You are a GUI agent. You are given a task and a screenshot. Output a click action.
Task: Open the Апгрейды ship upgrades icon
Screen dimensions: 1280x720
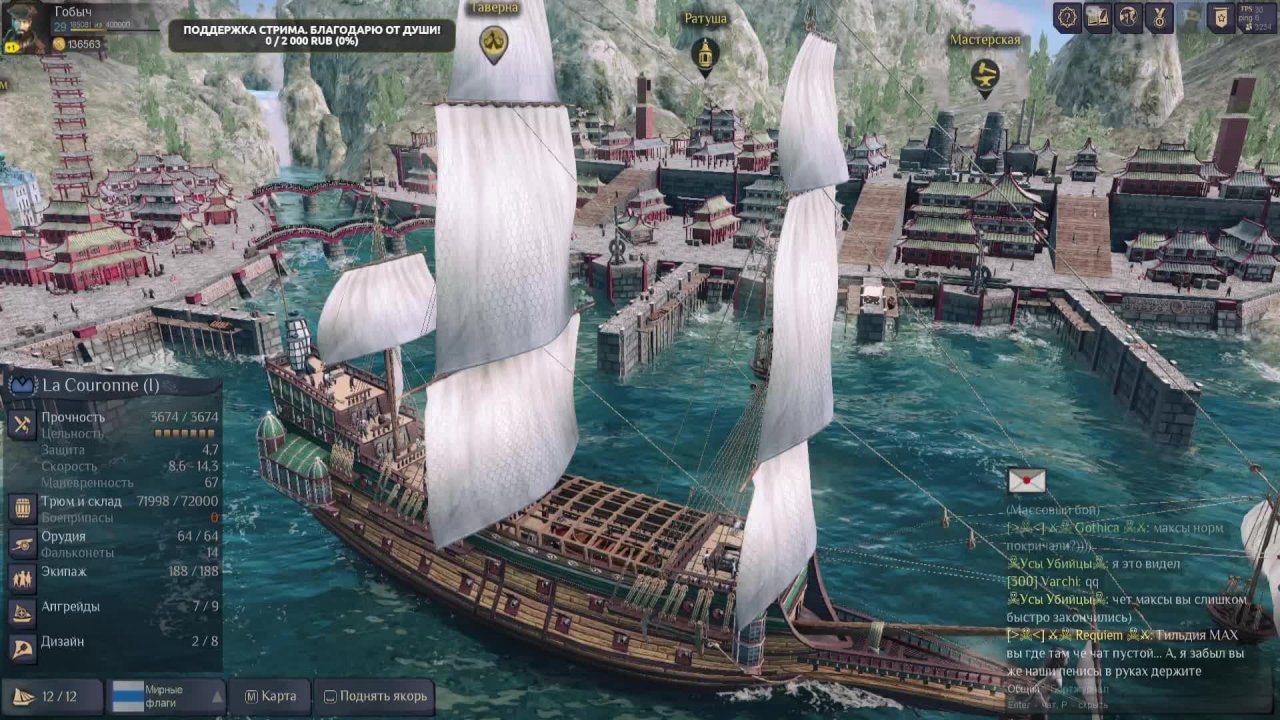pos(22,612)
